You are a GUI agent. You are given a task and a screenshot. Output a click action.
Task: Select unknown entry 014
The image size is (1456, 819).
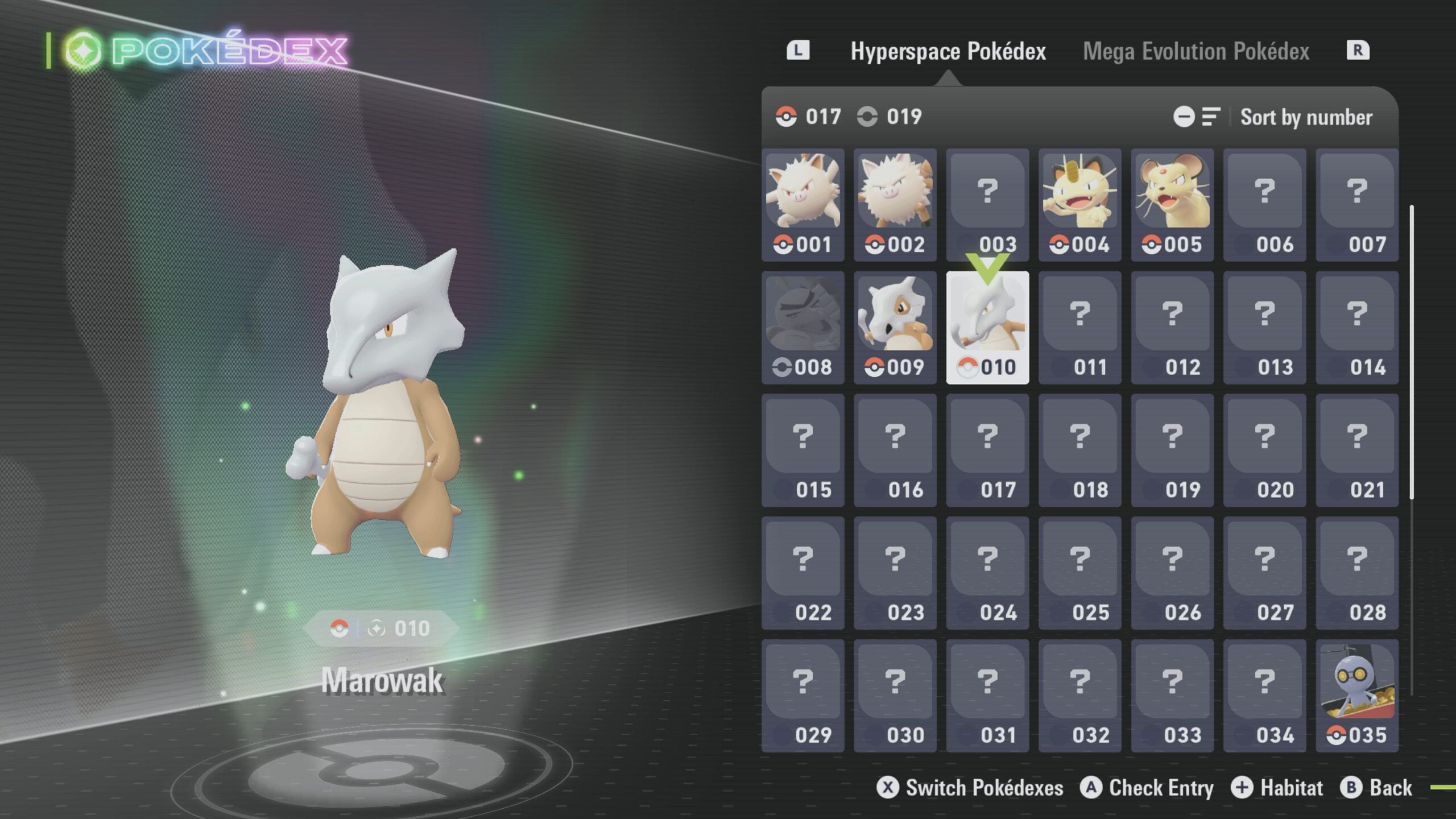(x=1356, y=328)
